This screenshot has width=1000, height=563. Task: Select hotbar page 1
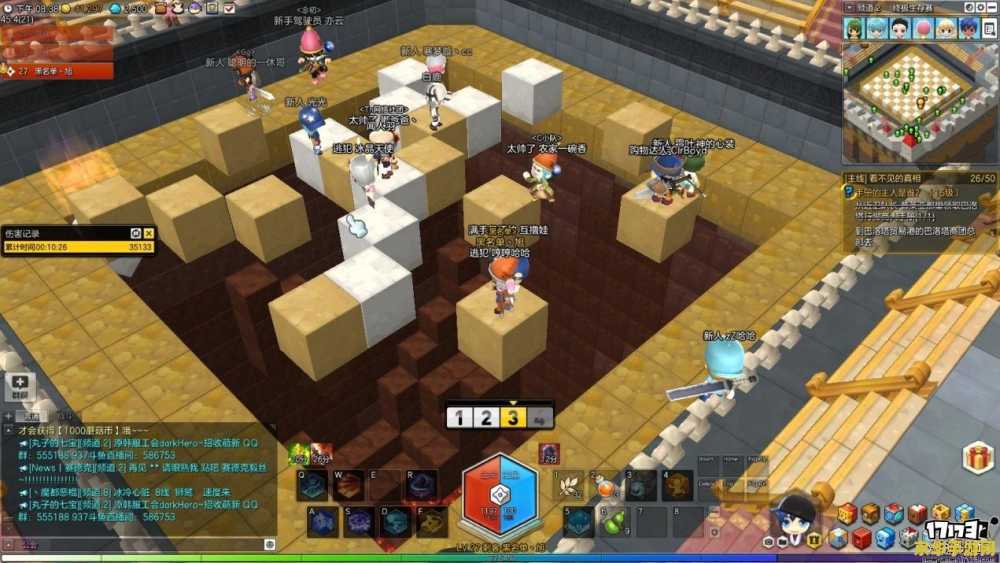point(458,417)
